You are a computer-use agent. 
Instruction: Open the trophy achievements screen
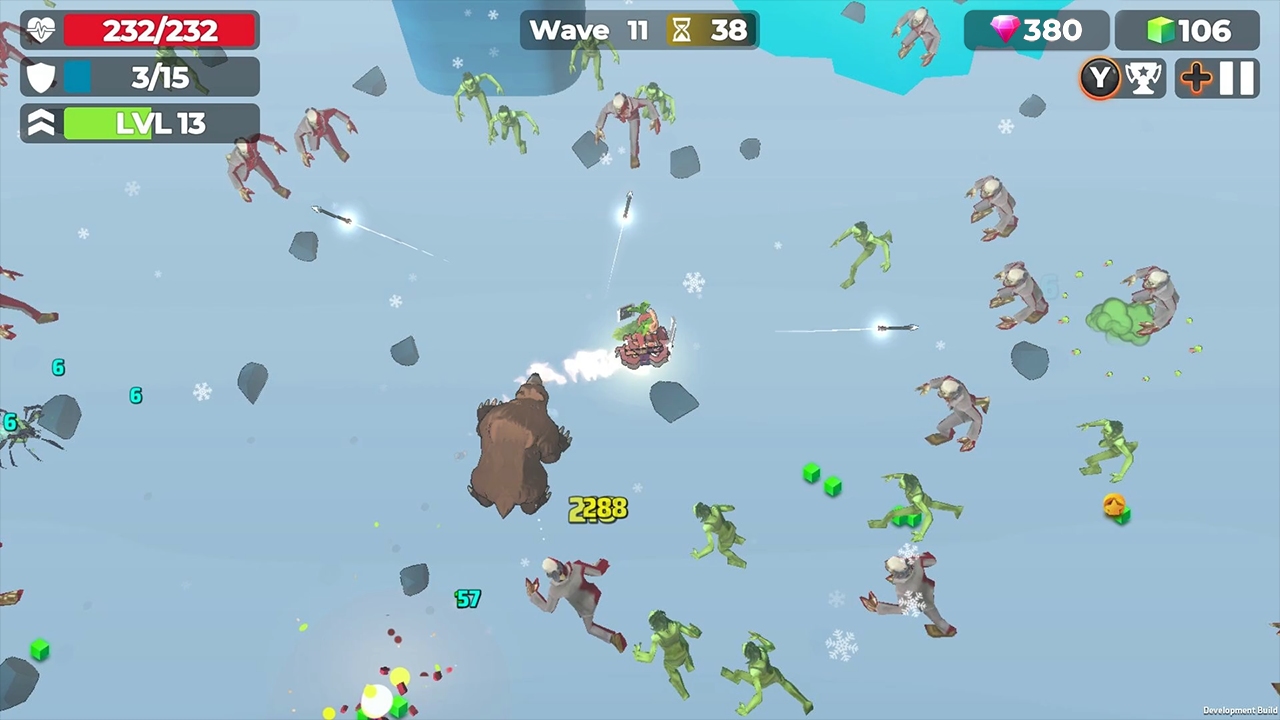[1143, 78]
